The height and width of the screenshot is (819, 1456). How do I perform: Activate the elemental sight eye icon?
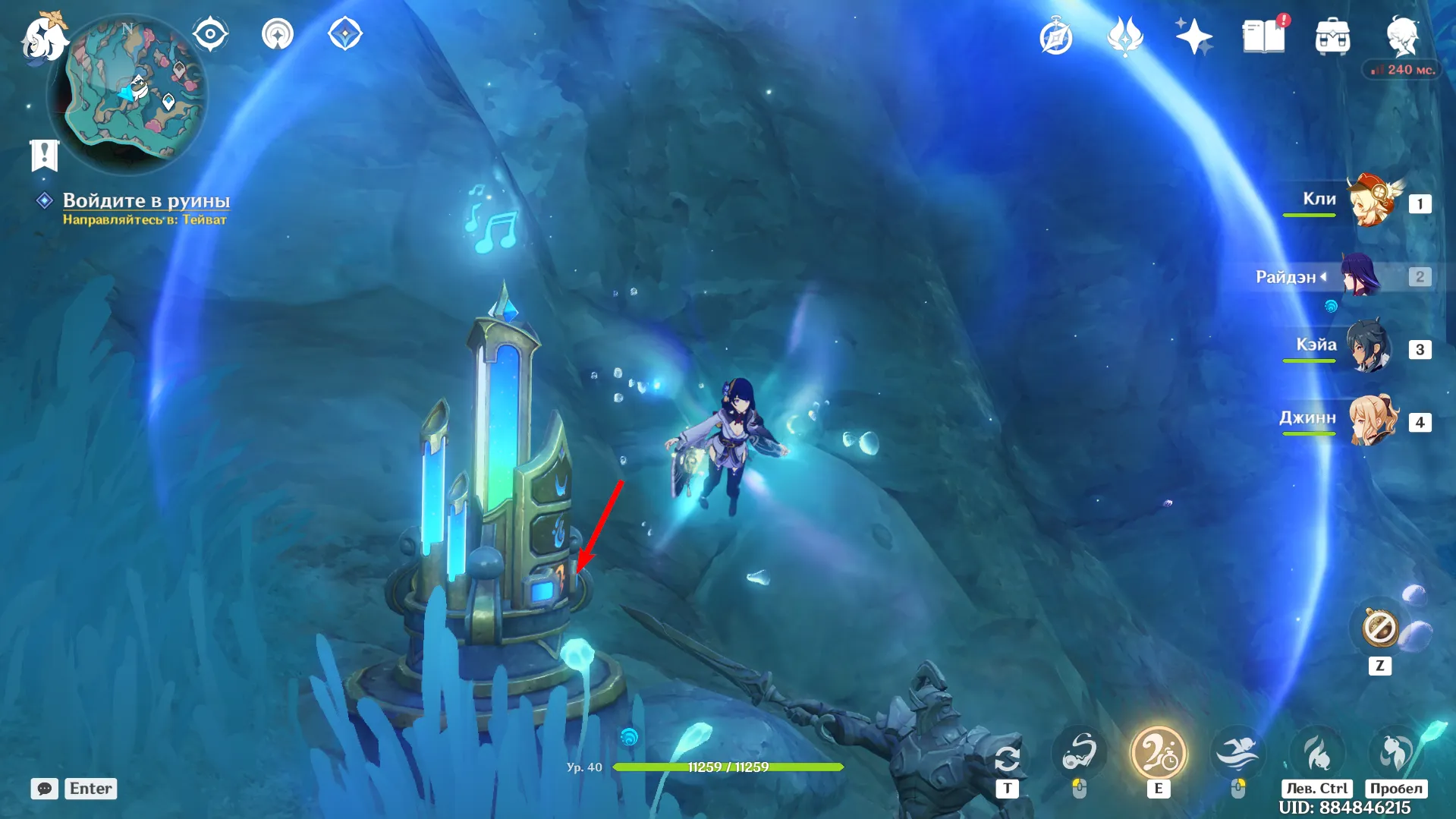point(210,34)
